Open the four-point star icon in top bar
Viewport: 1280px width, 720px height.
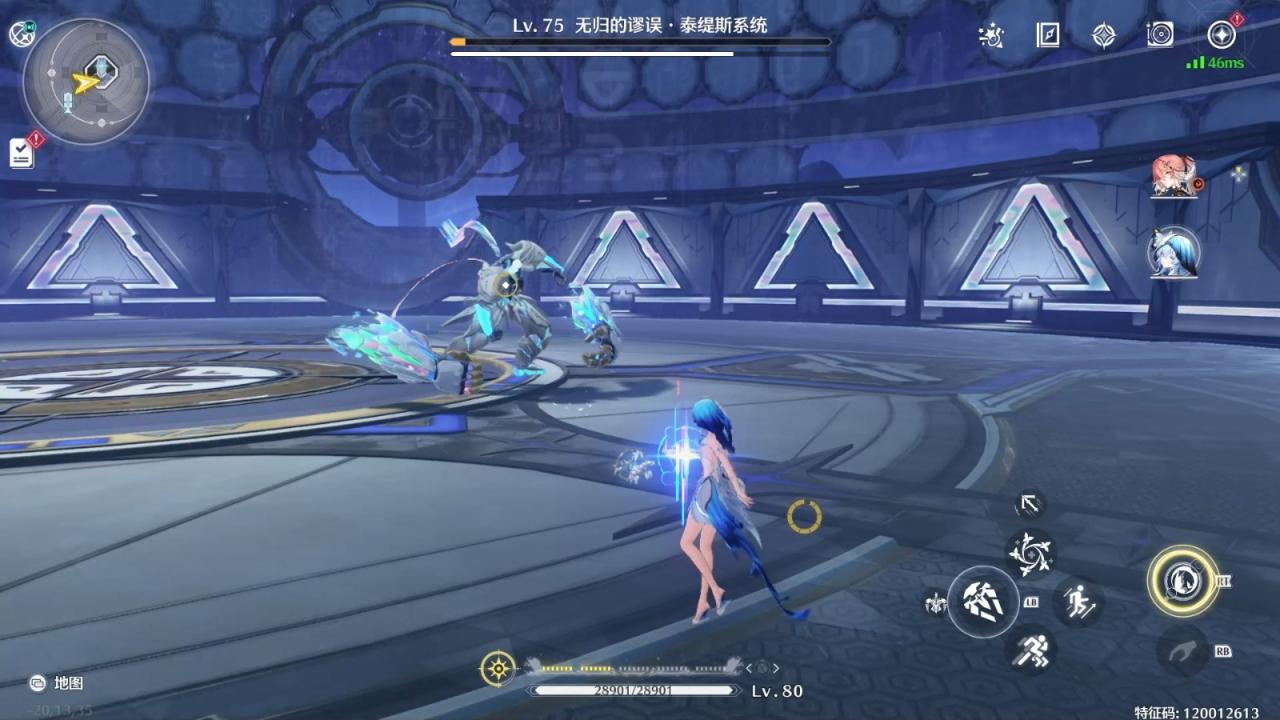[x=1104, y=36]
